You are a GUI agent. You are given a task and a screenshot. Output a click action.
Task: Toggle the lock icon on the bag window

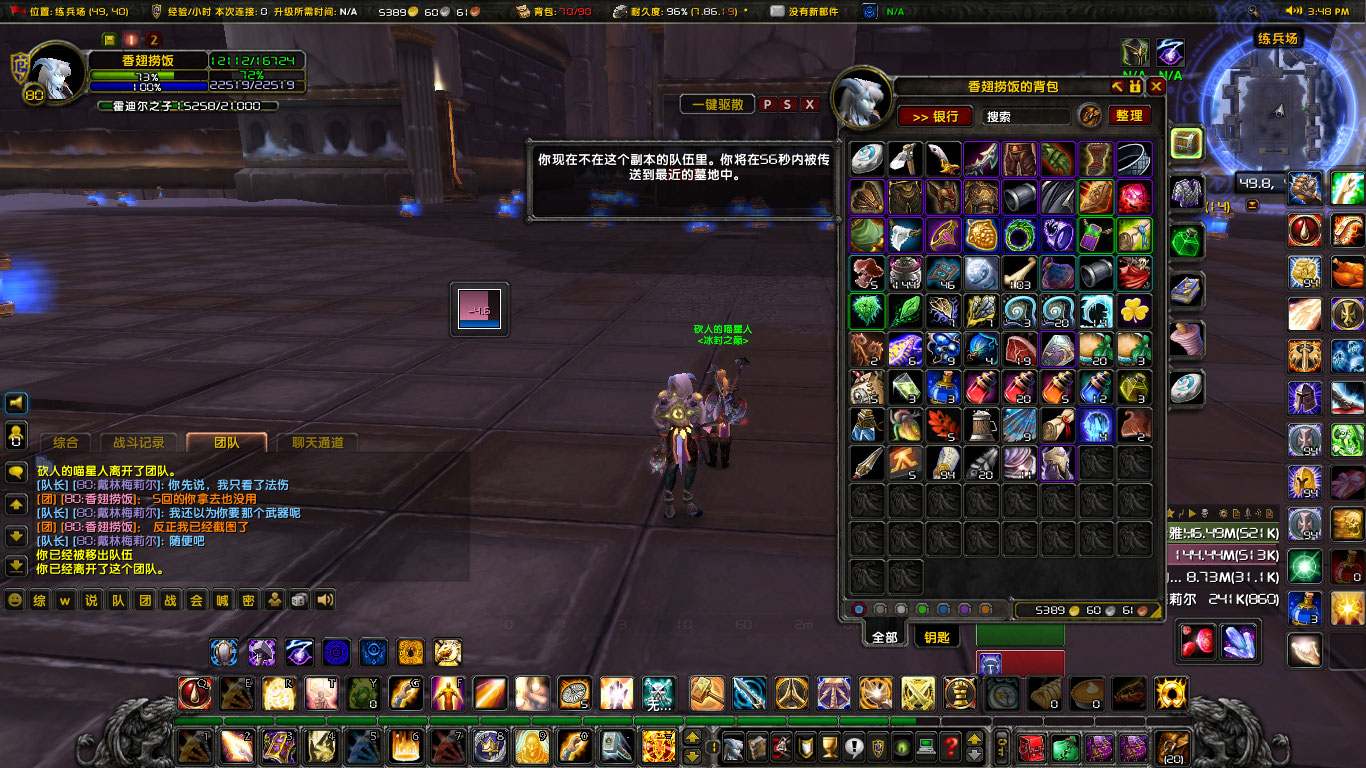pyautogui.click(x=1135, y=87)
